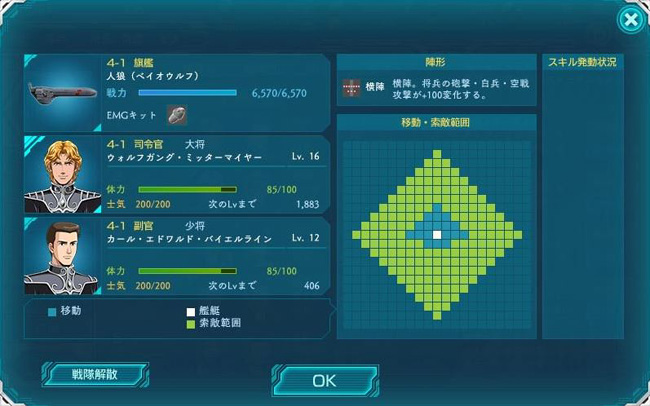Click the Beowulf flagship thumbnail
The width and height of the screenshot is (650, 406).
tap(62, 93)
